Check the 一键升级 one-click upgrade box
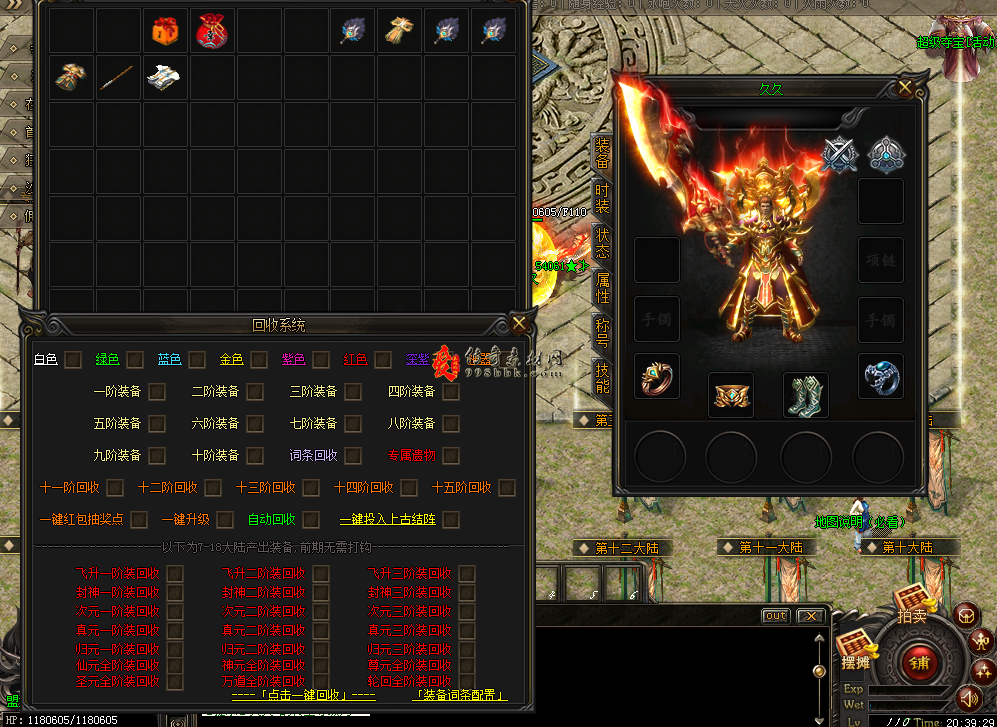 [225, 520]
